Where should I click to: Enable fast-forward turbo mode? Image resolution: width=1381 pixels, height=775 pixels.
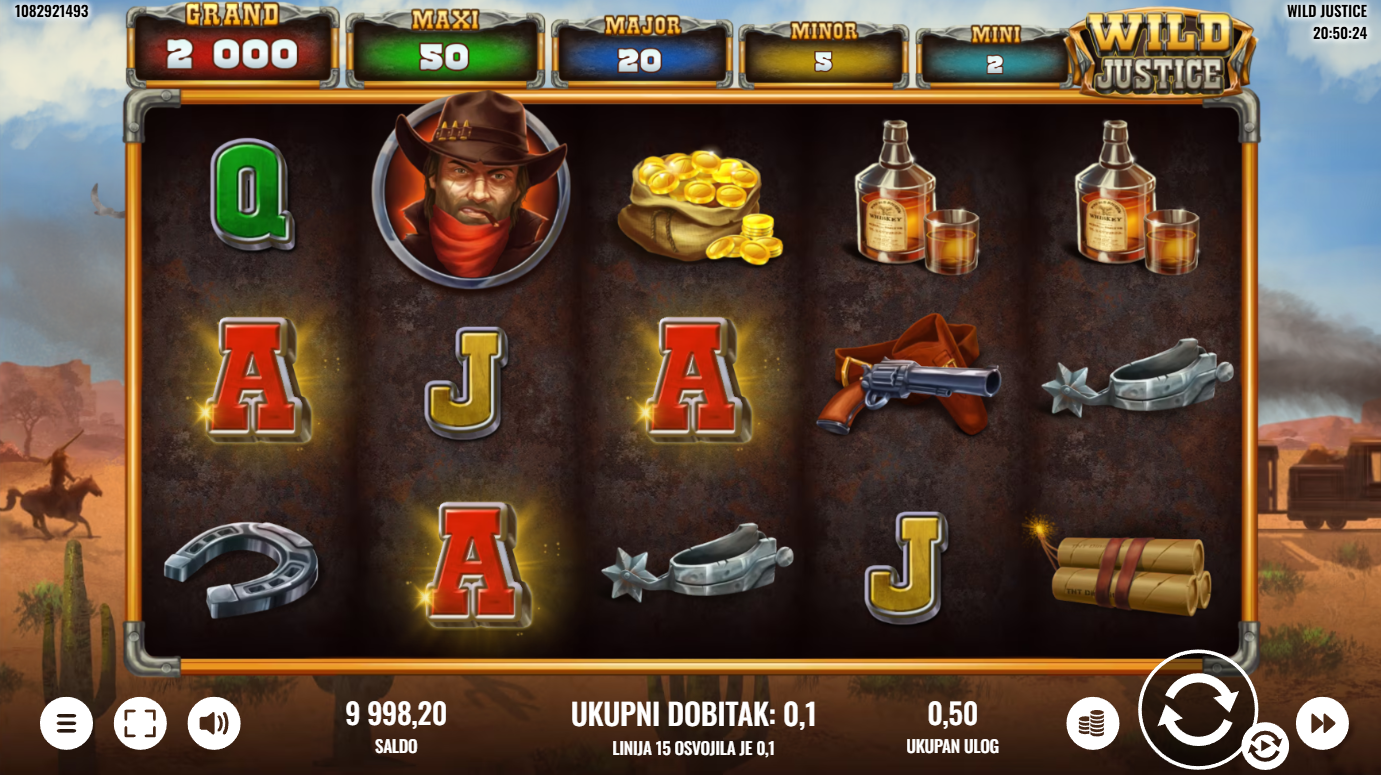pyautogui.click(x=1322, y=723)
